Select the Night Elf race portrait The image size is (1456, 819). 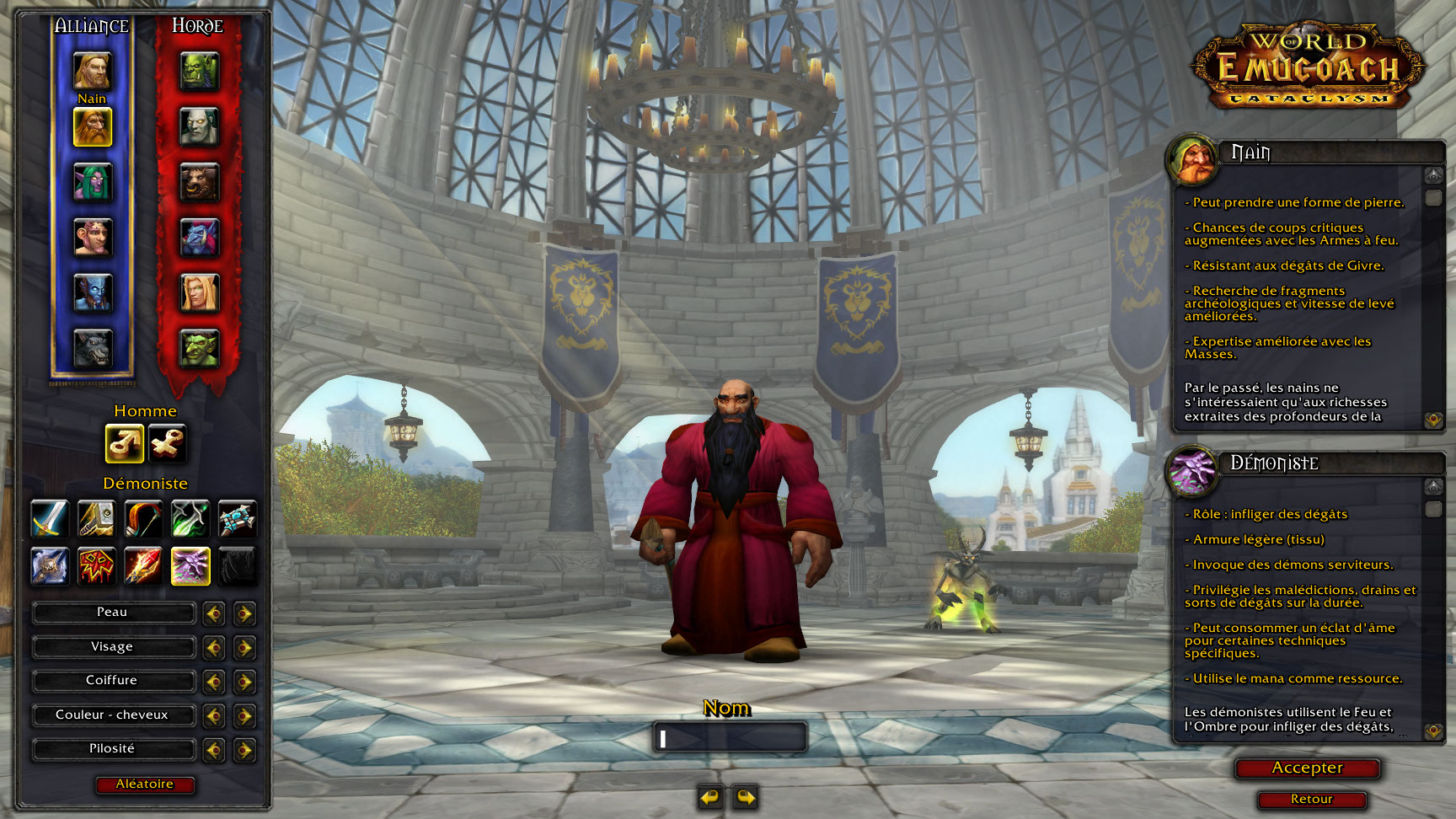click(92, 183)
